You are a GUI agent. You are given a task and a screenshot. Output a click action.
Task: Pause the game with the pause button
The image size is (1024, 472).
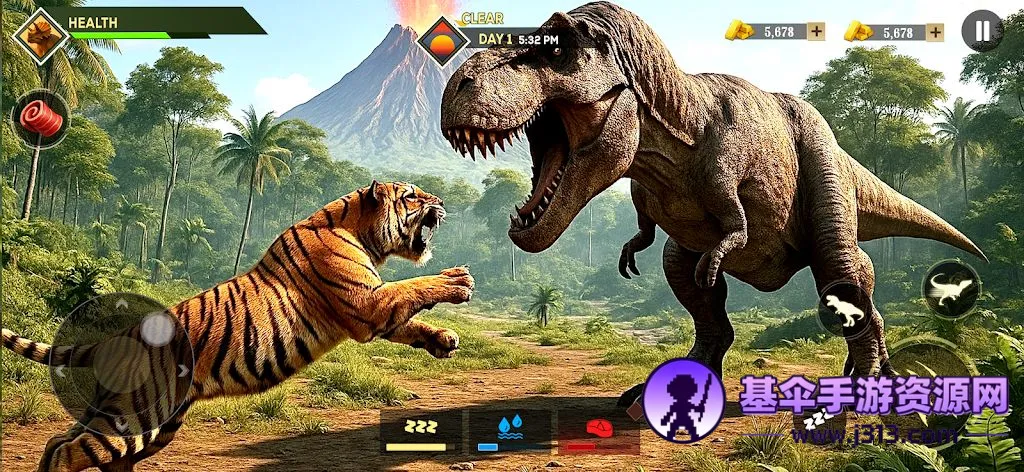point(982,31)
